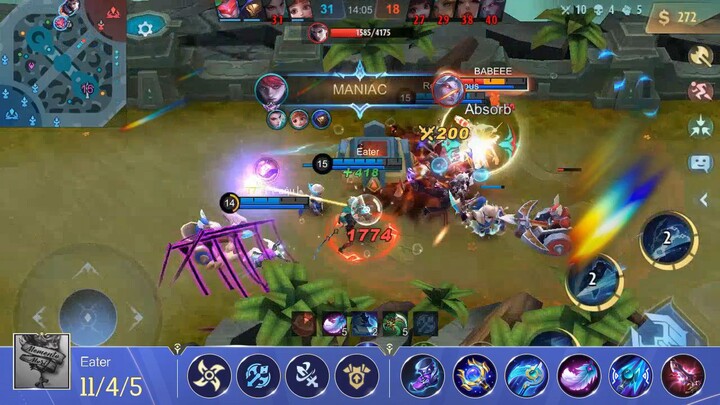Select the double axe emblem talent icon

258,376
